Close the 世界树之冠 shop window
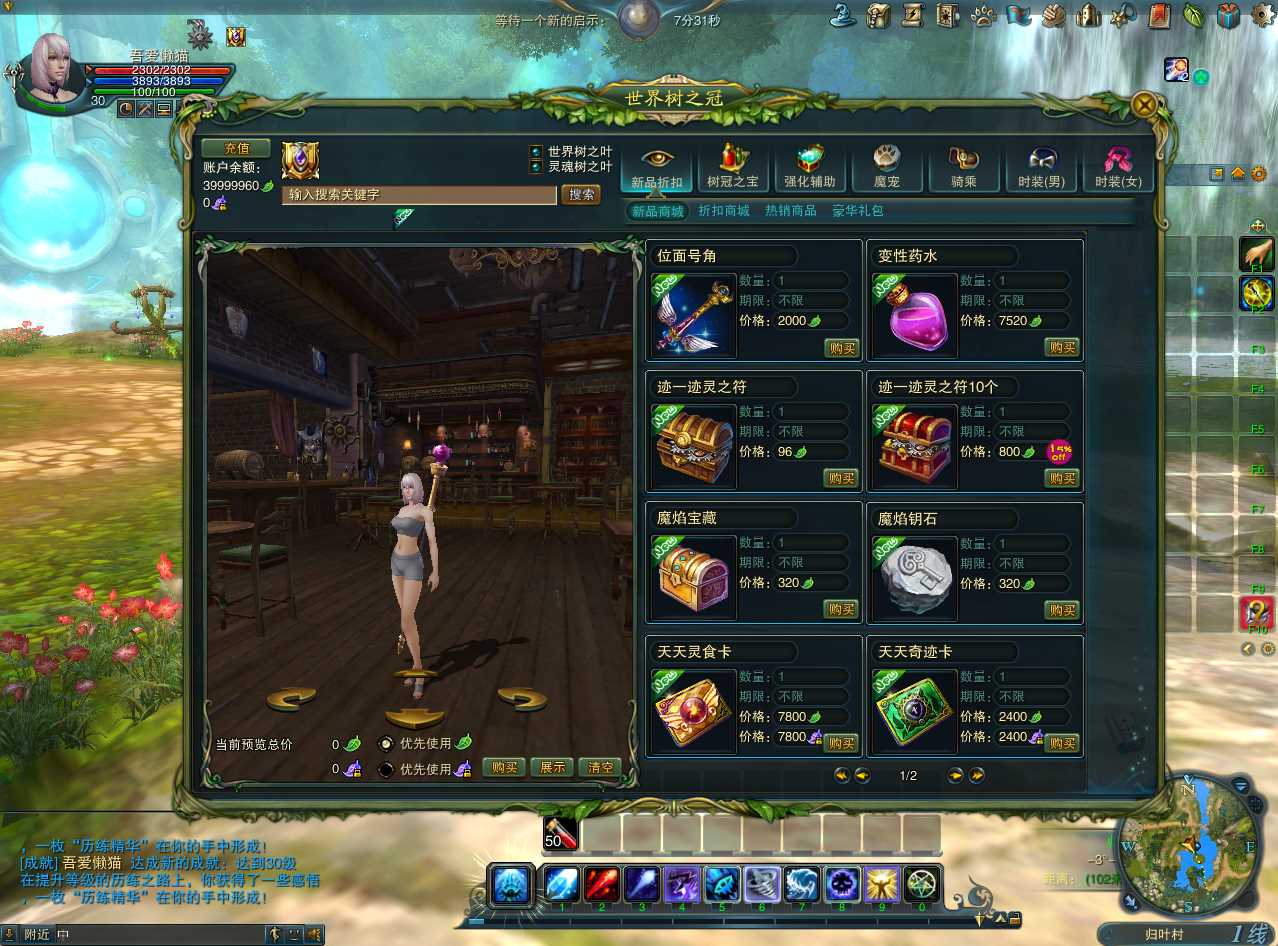Screen dimensions: 1278x946 (1145, 104)
